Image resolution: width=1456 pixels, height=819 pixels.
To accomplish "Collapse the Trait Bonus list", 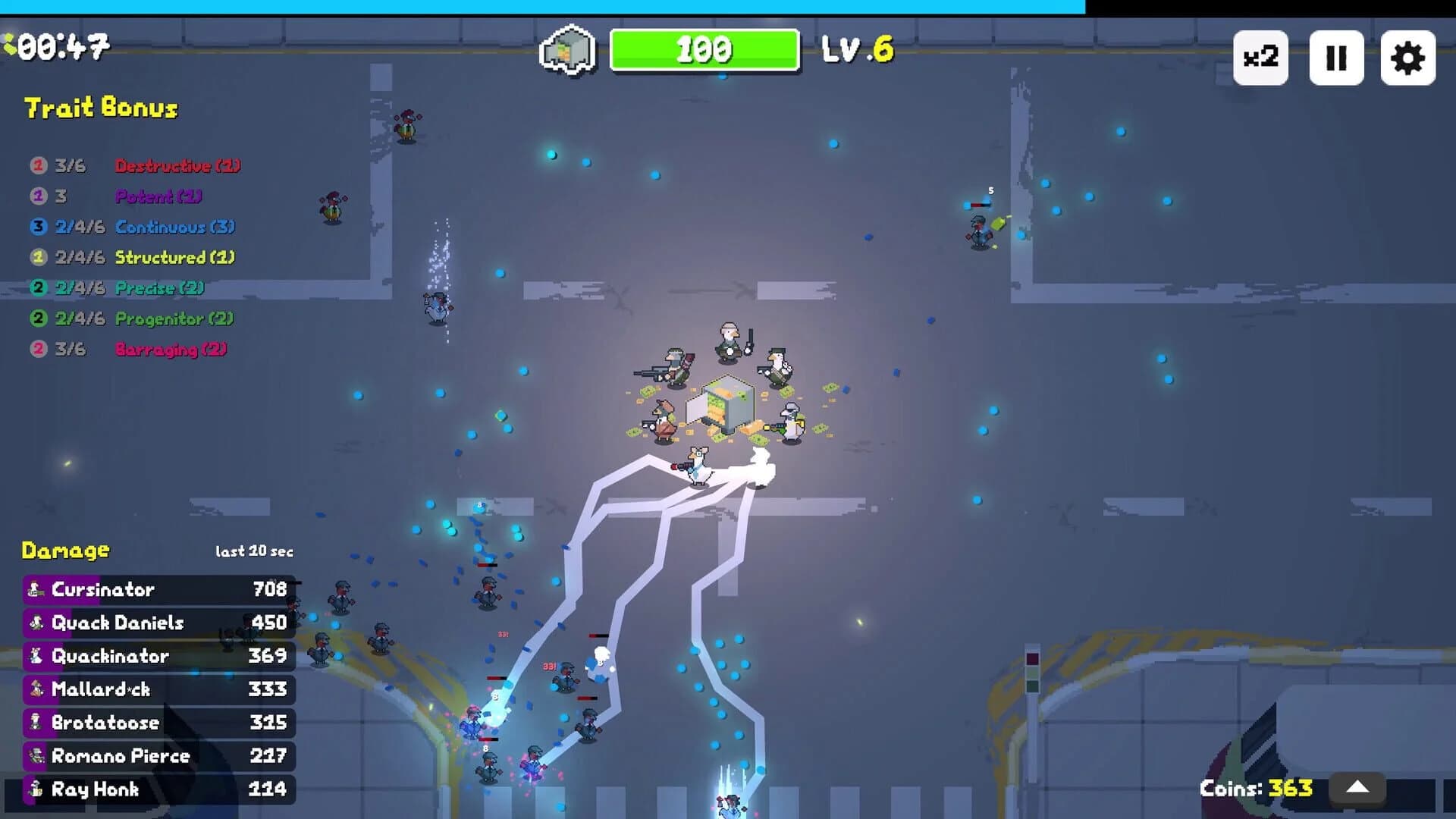I will point(101,108).
